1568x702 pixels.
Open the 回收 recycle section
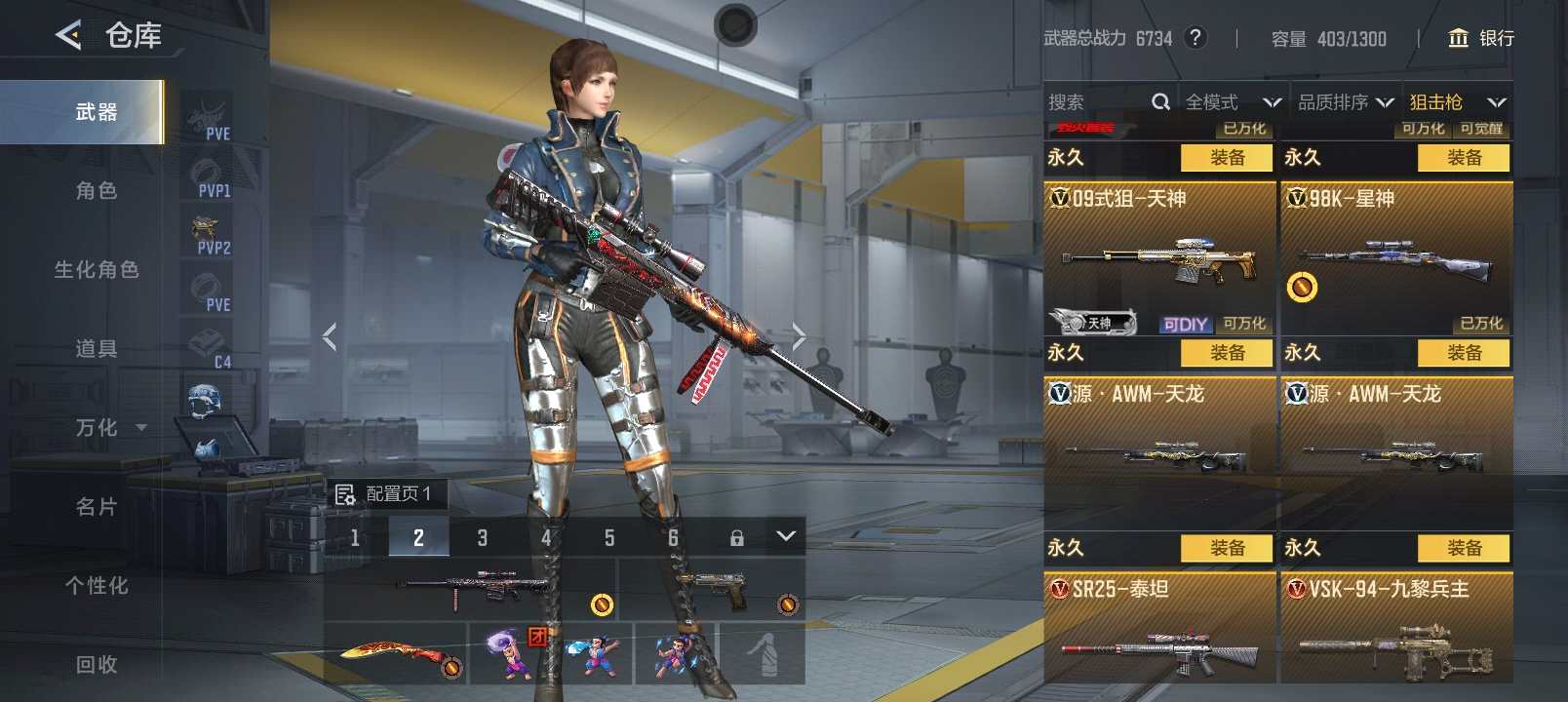96,665
